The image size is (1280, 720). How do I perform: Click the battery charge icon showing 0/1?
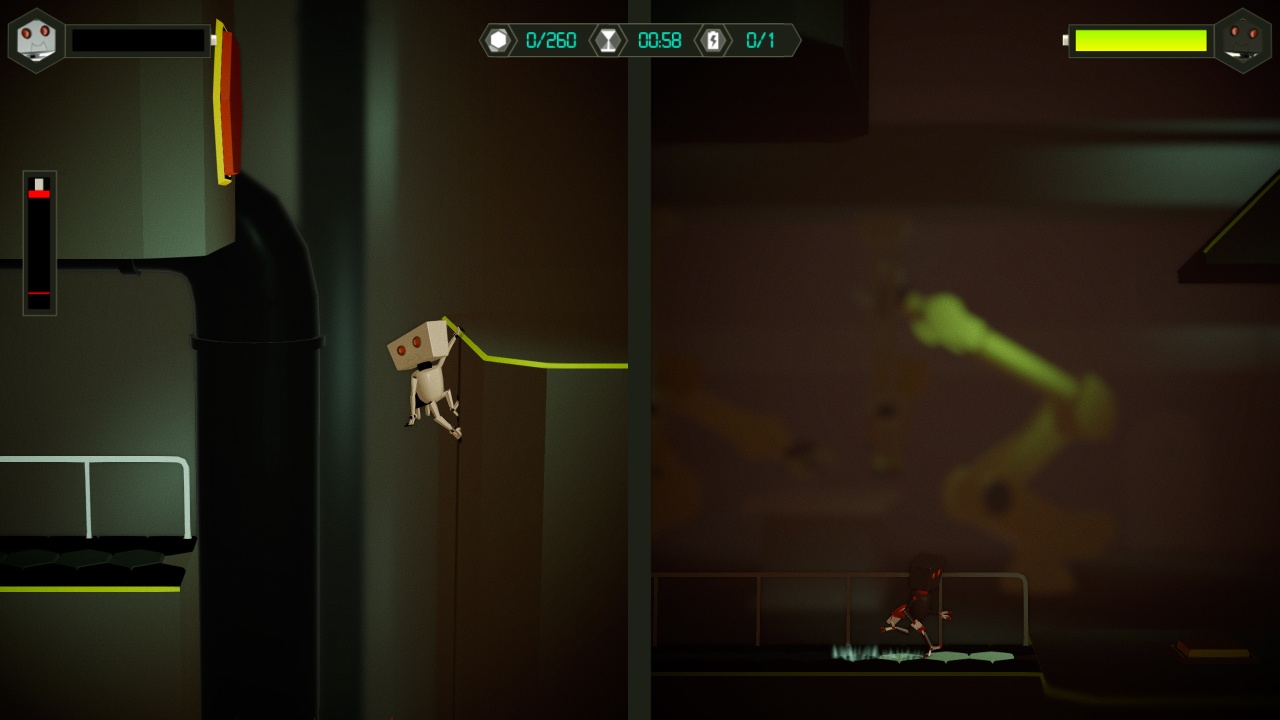pyautogui.click(x=713, y=41)
